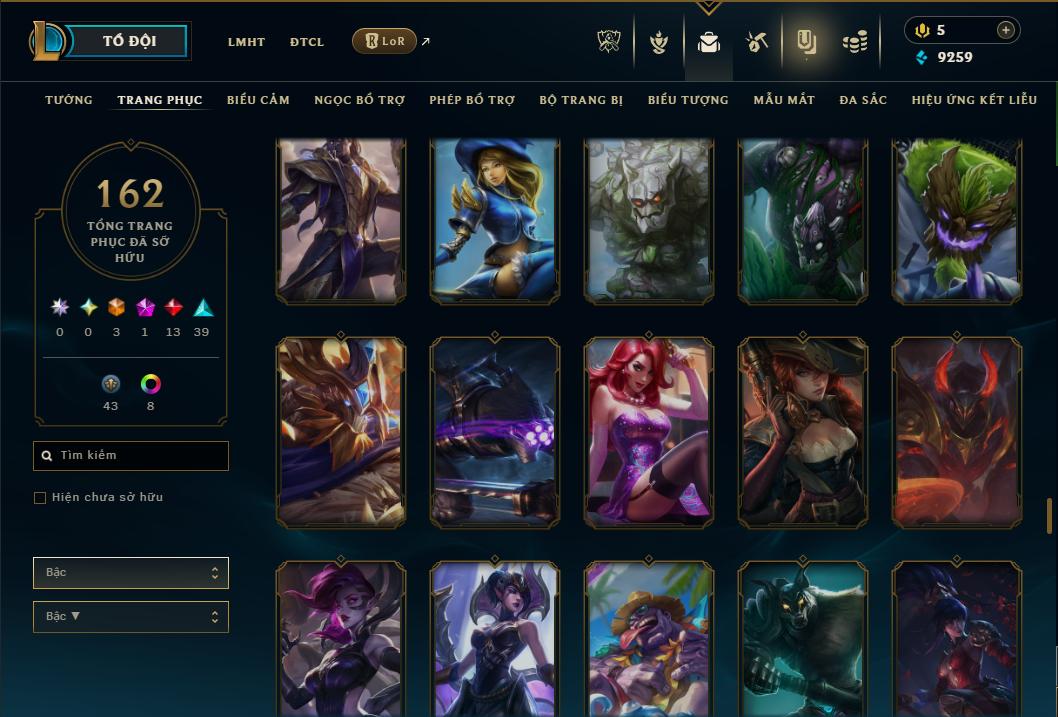Open the first Bậc dropdown

click(131, 573)
